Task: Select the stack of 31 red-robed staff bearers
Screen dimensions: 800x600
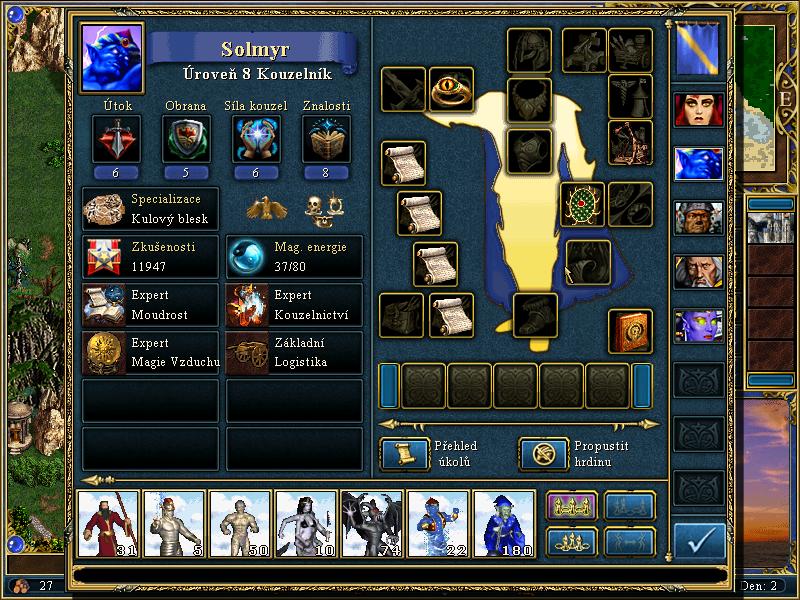Action: tap(108, 522)
